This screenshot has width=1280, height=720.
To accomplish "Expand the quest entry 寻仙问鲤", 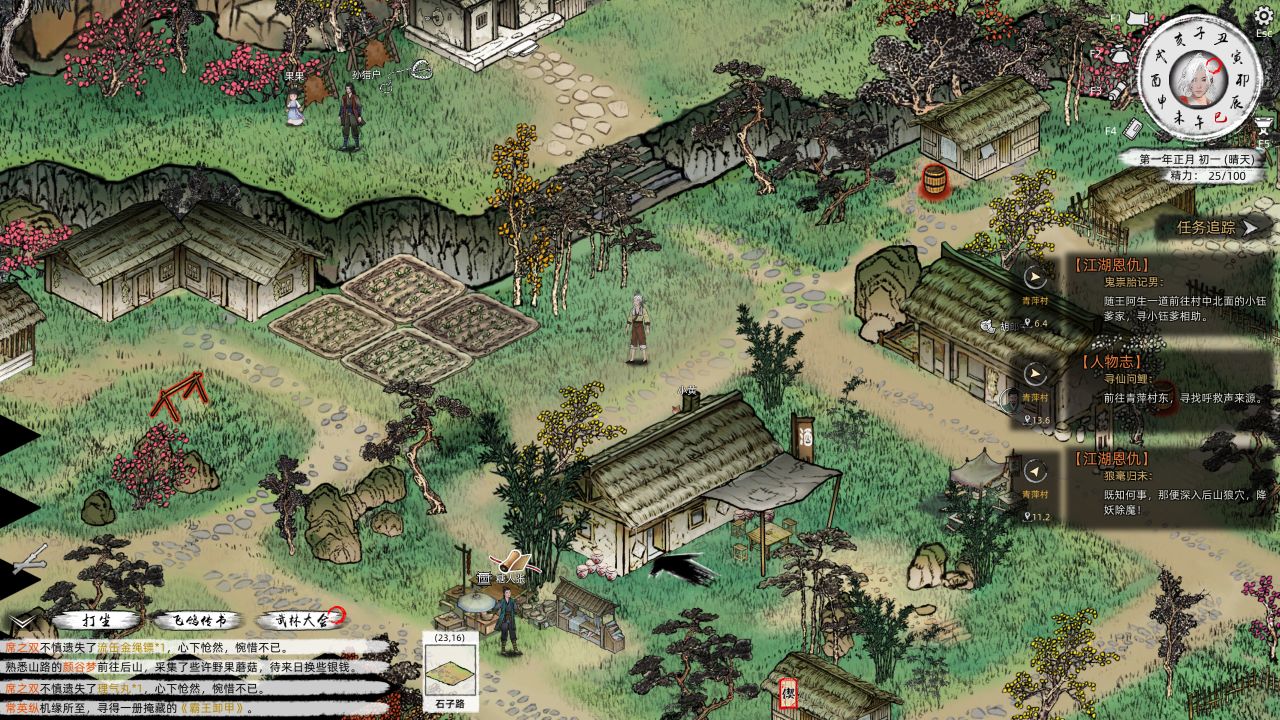I will tap(1127, 379).
